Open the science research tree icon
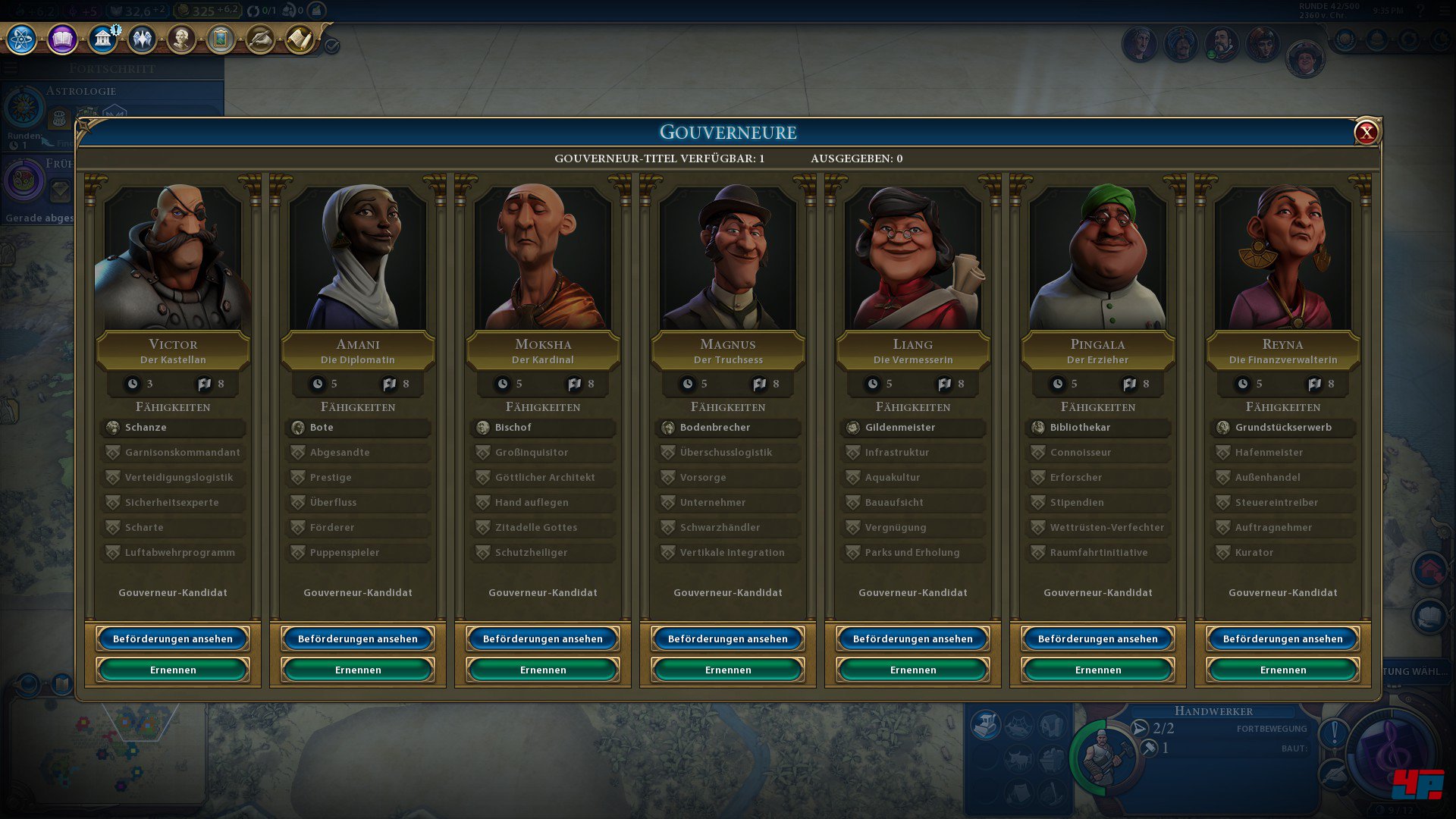The image size is (1456, 819). tap(22, 39)
